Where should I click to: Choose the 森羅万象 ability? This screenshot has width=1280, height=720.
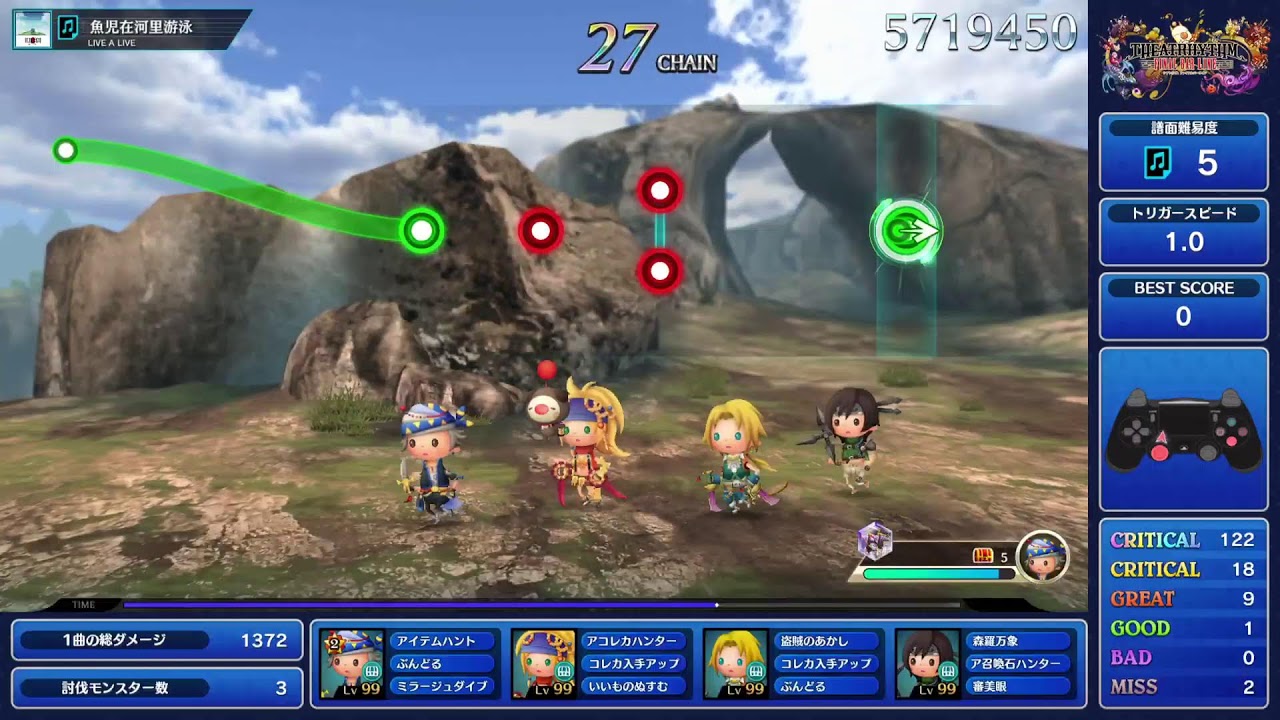[1017, 641]
